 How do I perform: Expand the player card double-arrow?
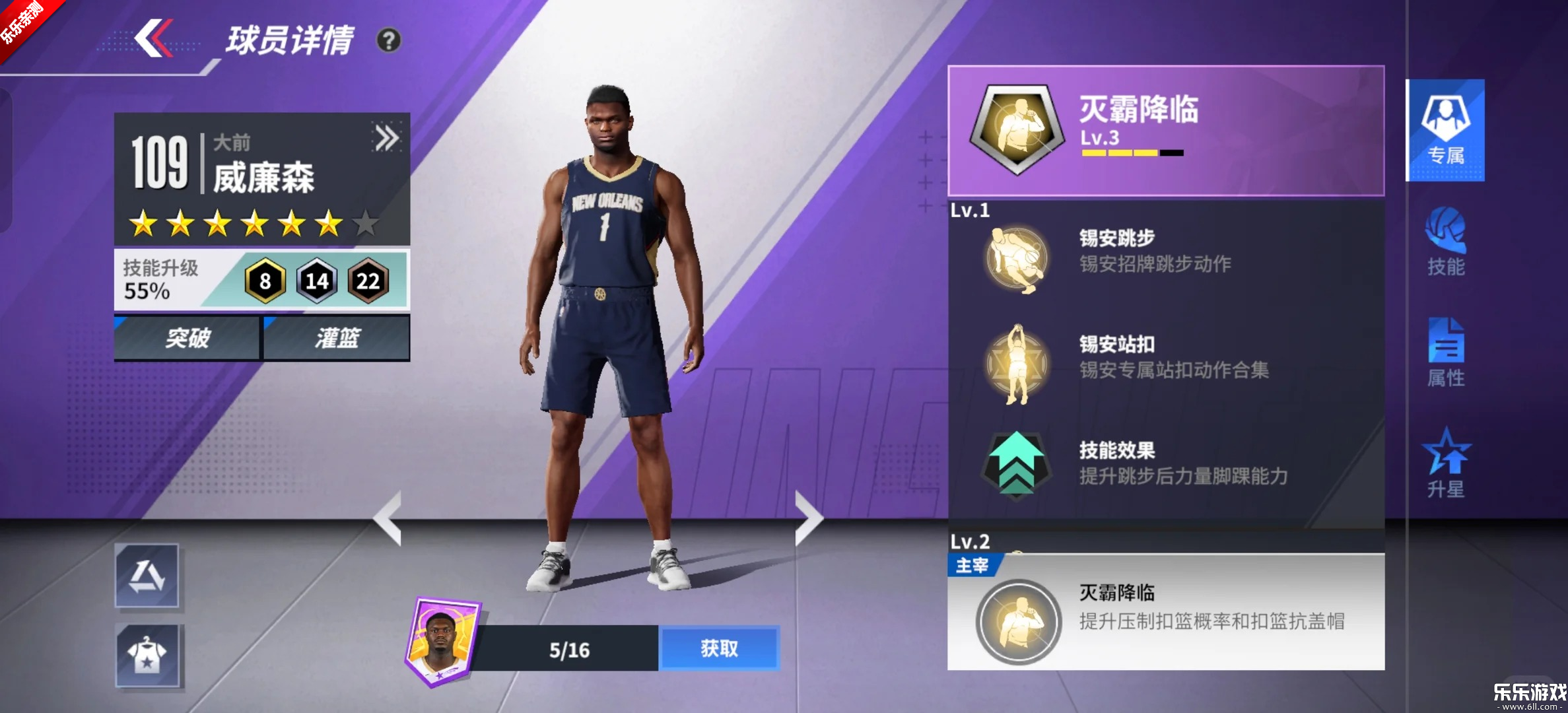point(386,139)
